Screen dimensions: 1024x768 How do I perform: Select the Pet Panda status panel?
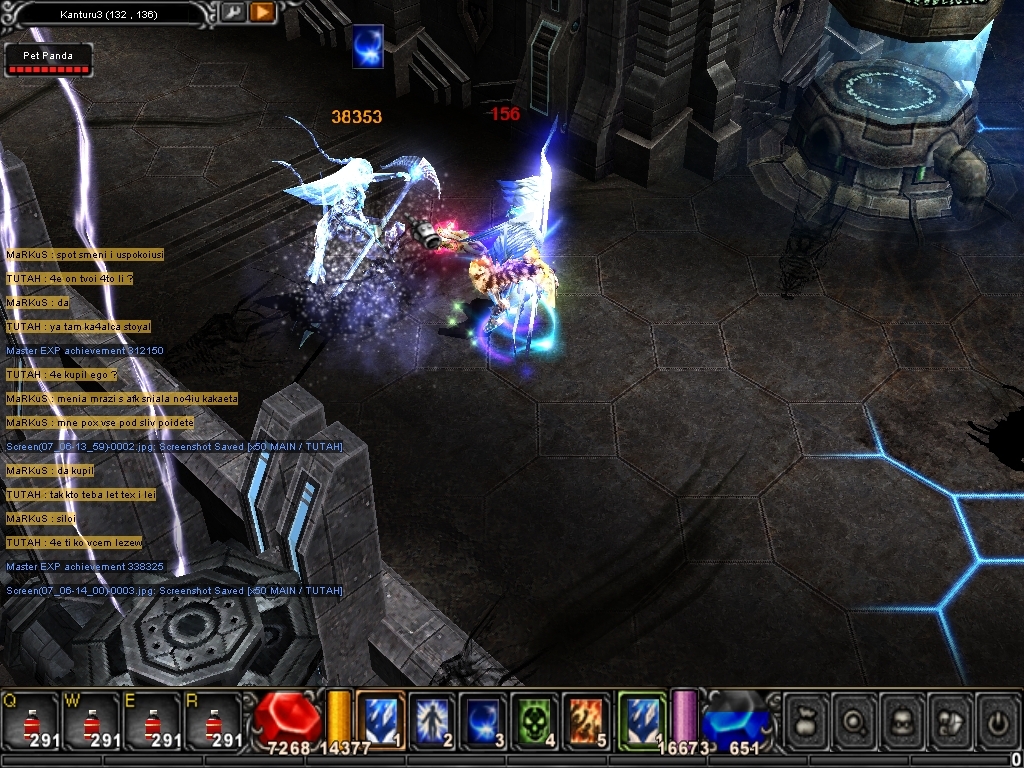pyautogui.click(x=49, y=60)
